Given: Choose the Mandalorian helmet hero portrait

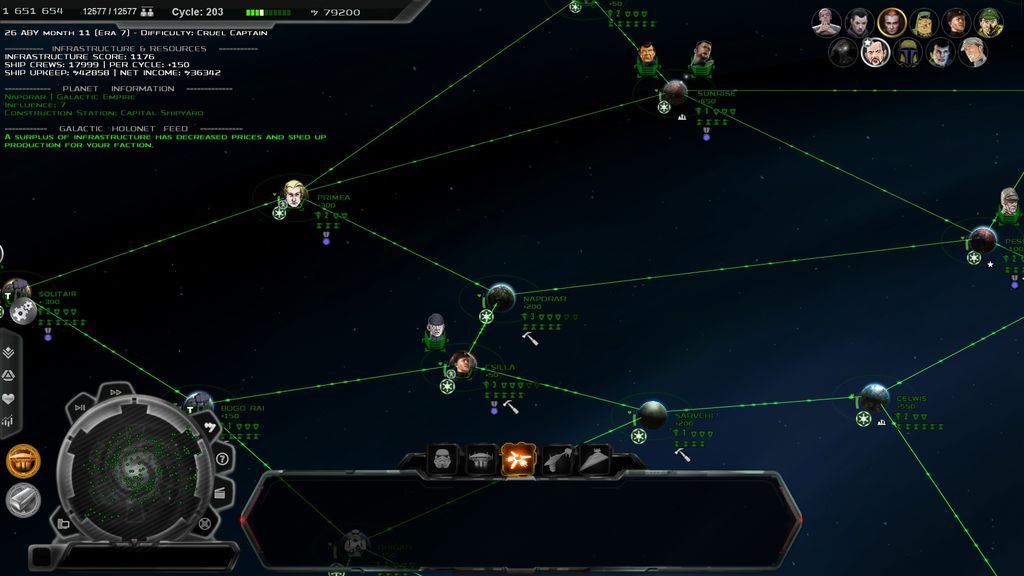Looking at the screenshot, I should (x=908, y=52).
